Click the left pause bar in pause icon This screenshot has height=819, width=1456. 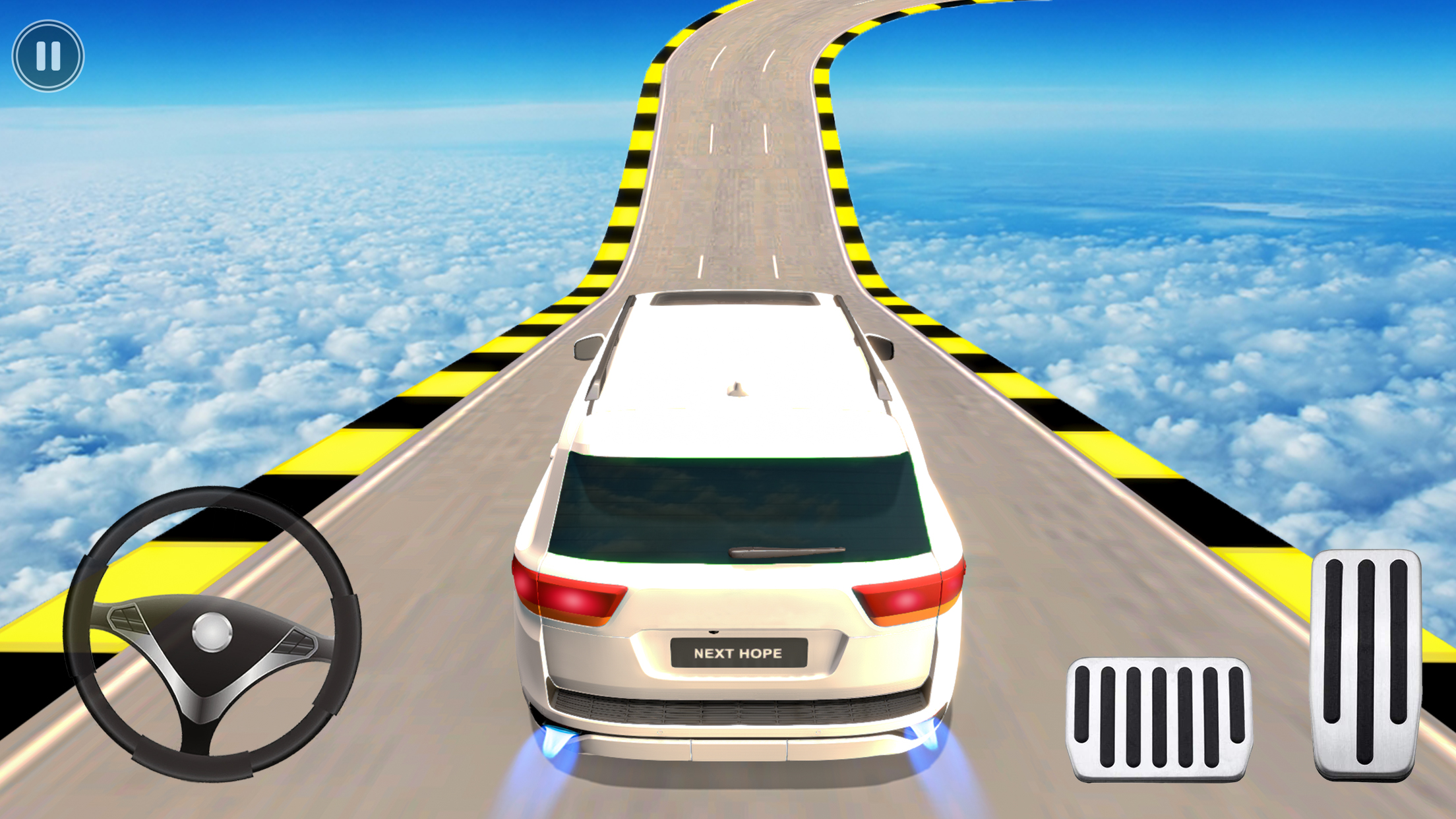40,56
